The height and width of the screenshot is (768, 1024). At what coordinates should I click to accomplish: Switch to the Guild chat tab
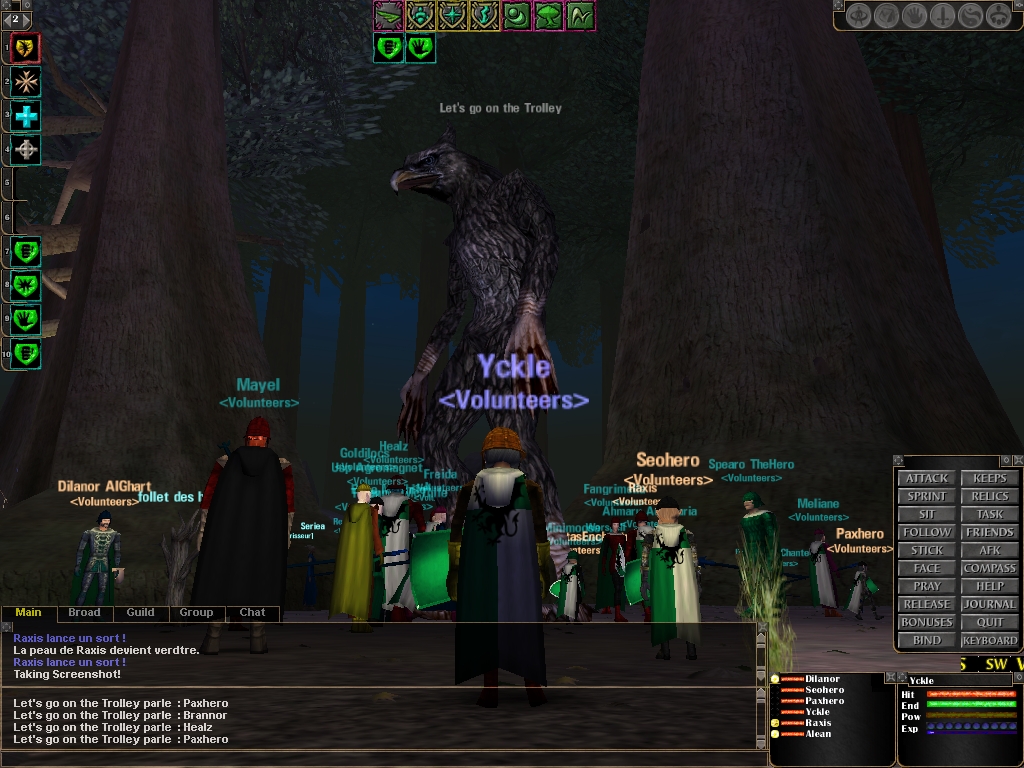pos(140,612)
